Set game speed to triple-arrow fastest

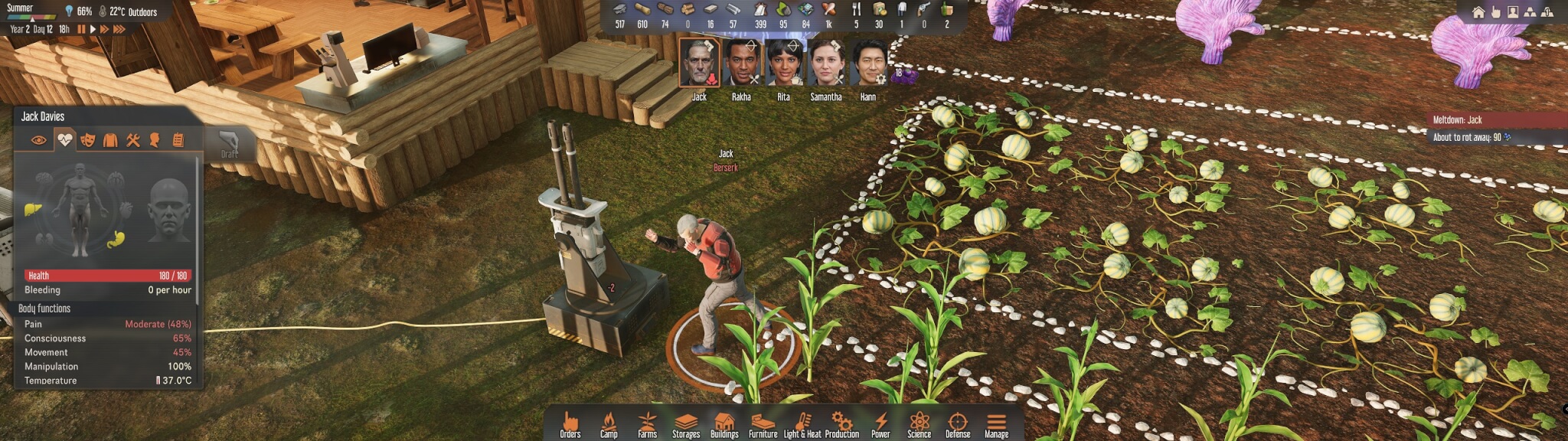click(119, 29)
